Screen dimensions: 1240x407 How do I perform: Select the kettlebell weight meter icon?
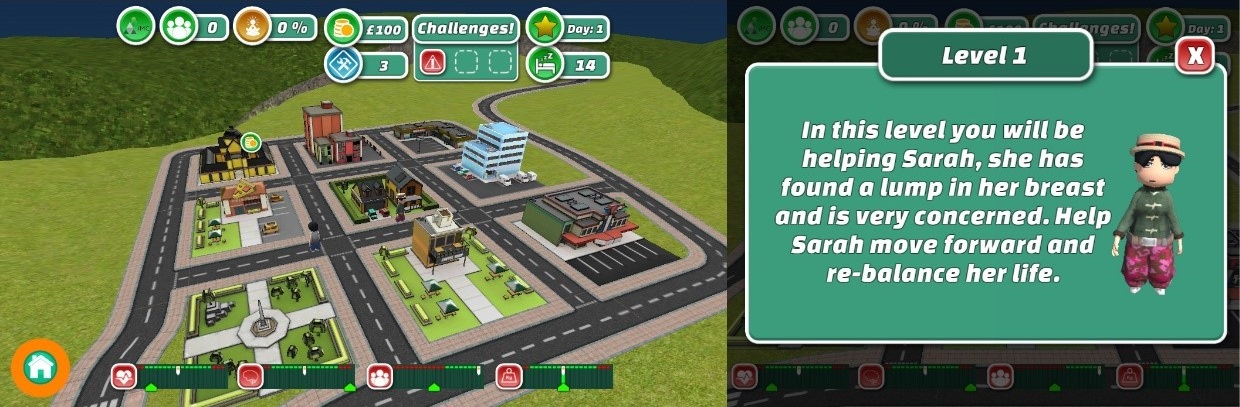click(509, 377)
